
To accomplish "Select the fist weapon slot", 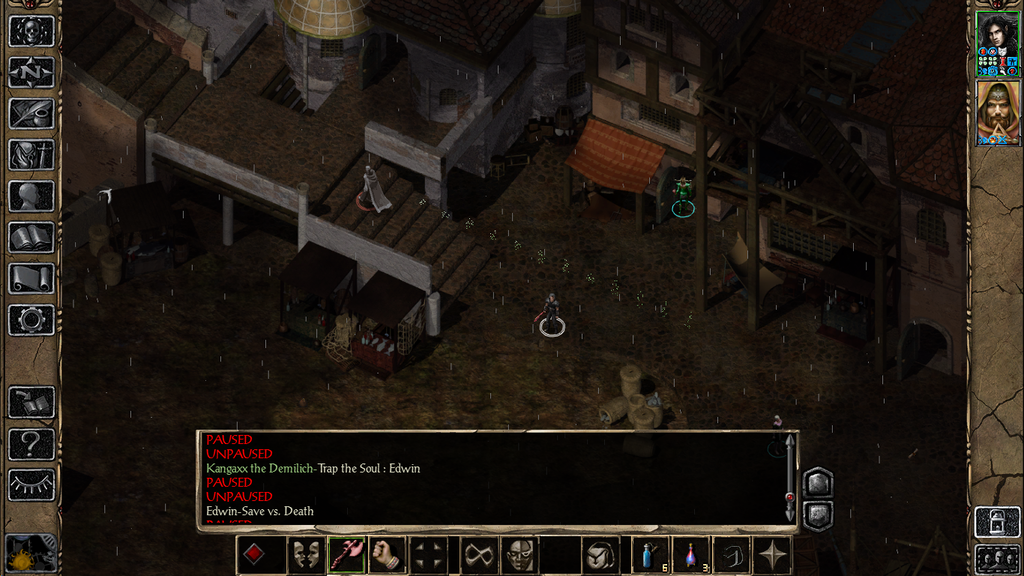I will click(x=387, y=555).
